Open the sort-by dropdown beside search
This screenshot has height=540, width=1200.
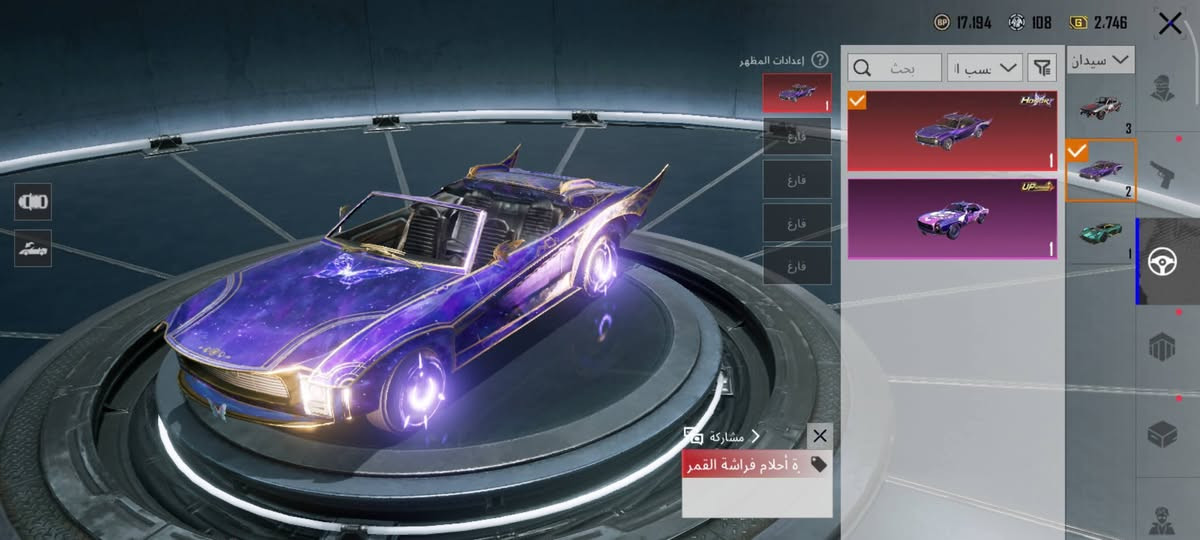(x=985, y=68)
